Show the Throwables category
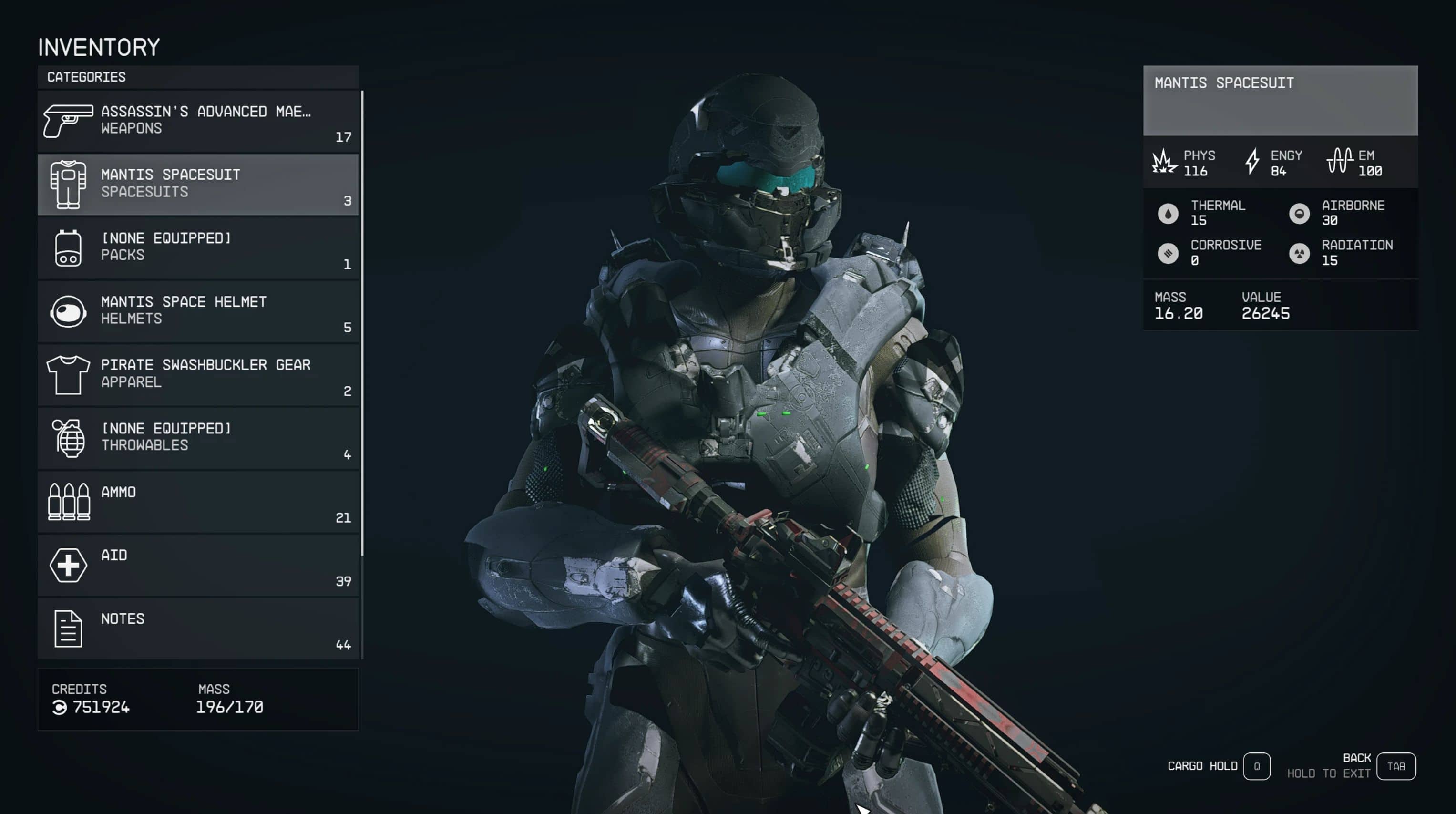The image size is (1456, 814). tap(198, 438)
